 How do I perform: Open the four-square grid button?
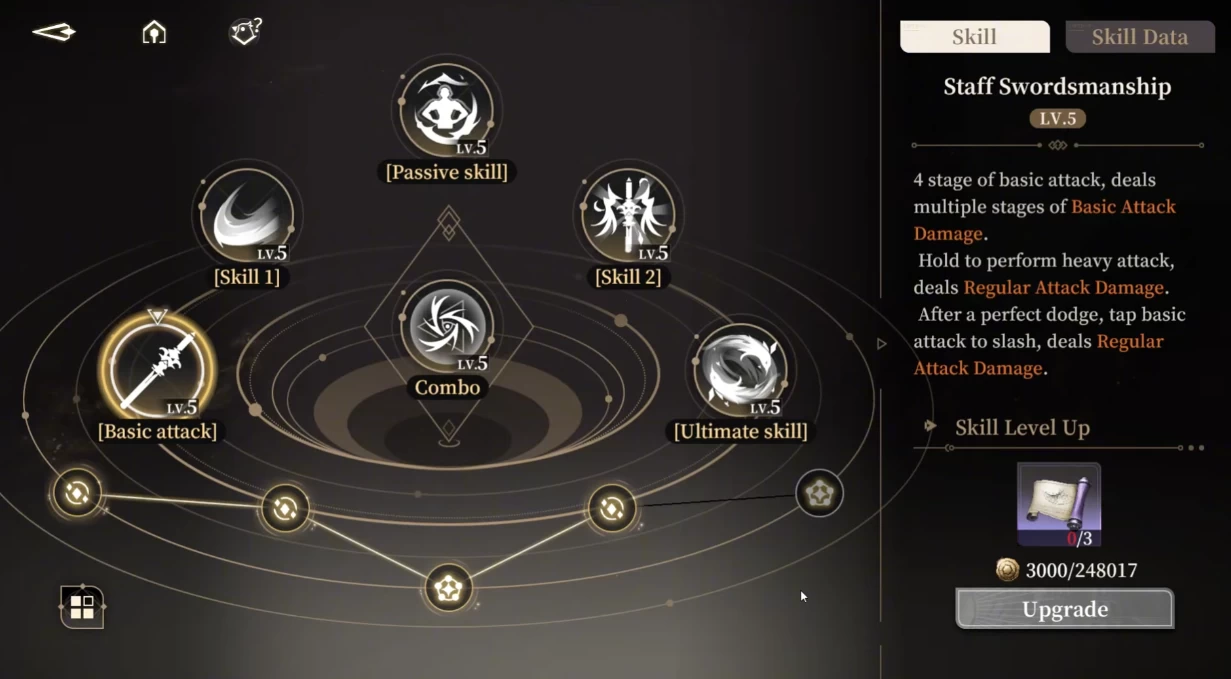[x=82, y=606]
